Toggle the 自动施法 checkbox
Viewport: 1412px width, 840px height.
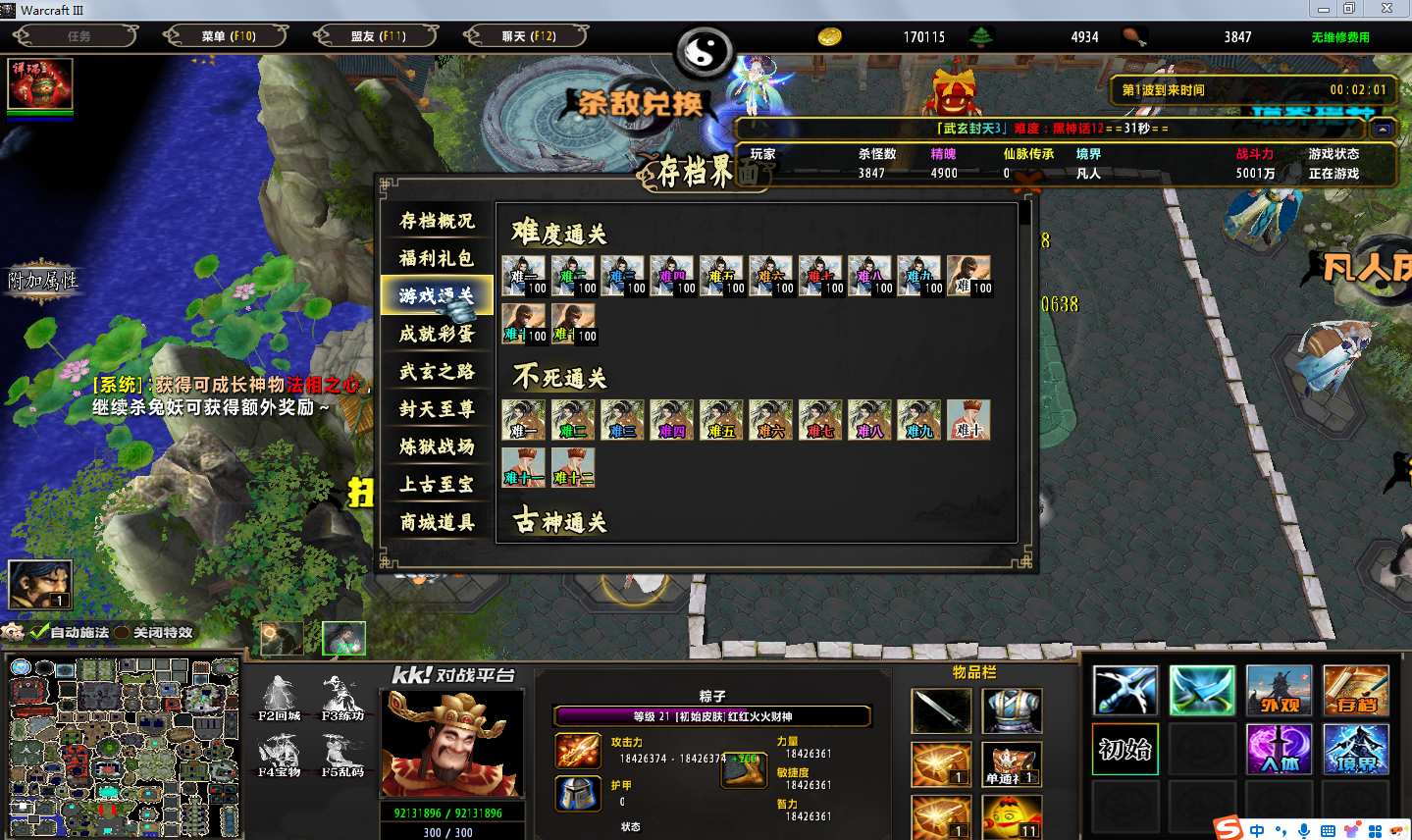(40, 633)
